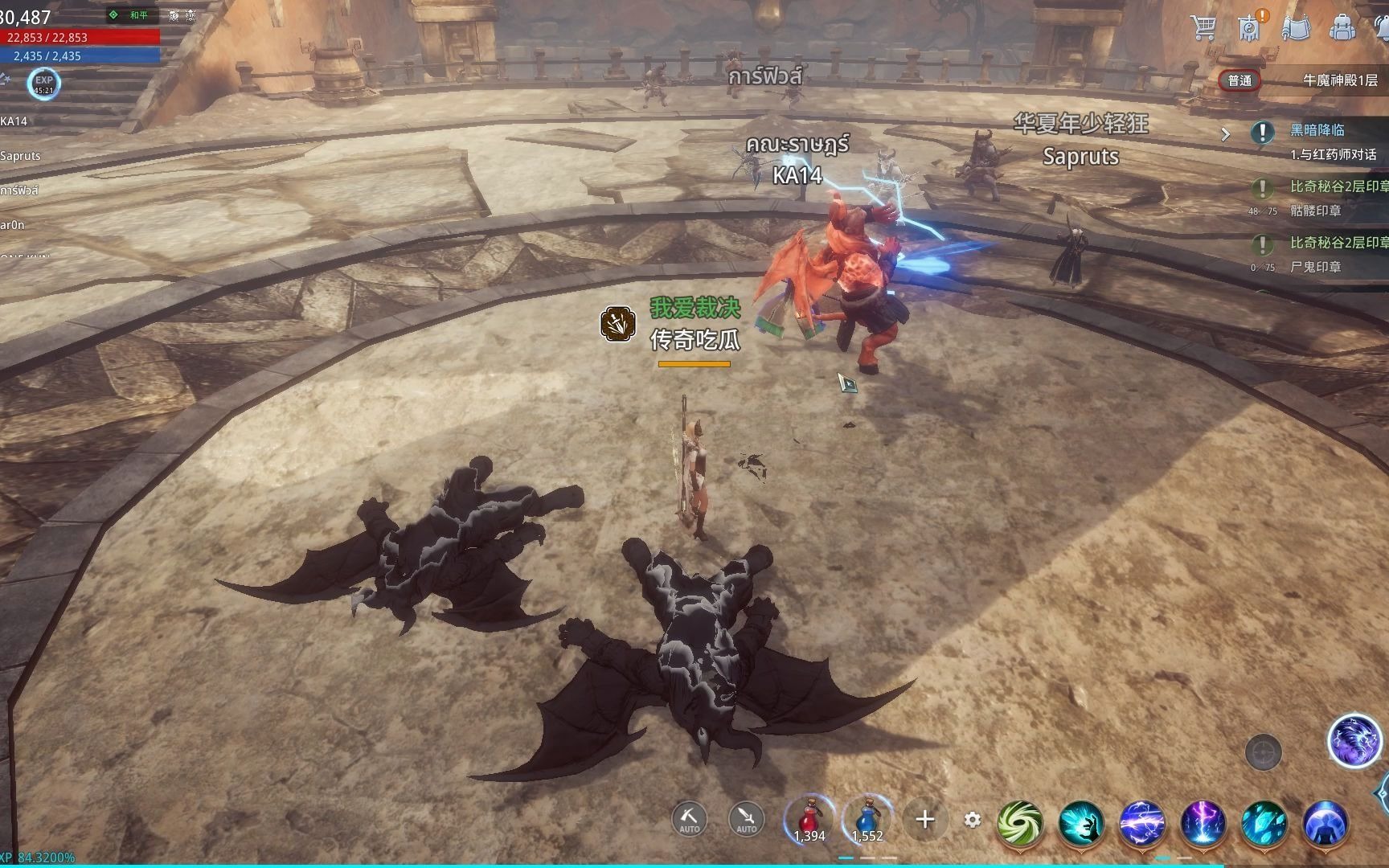
Task: Expand the quest tracker arrow
Action: coord(1226,134)
